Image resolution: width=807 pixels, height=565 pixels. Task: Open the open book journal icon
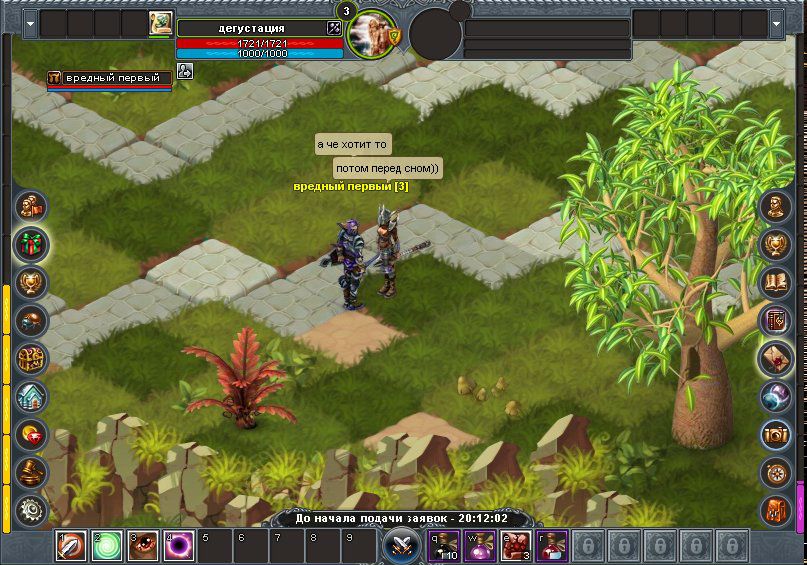tap(776, 282)
